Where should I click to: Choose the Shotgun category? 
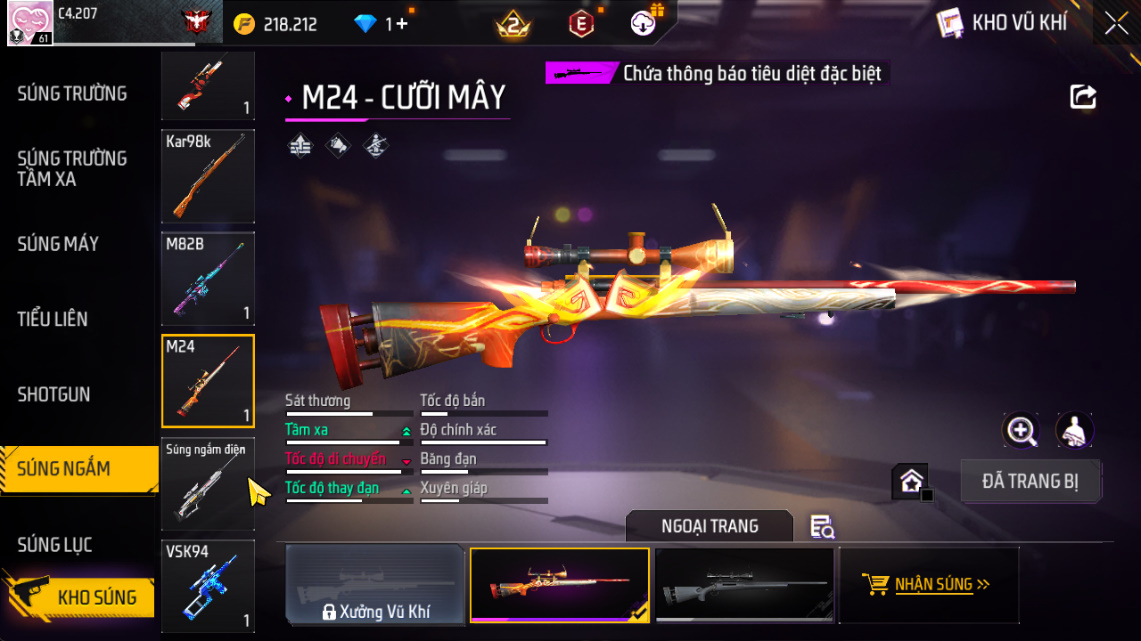click(x=54, y=394)
